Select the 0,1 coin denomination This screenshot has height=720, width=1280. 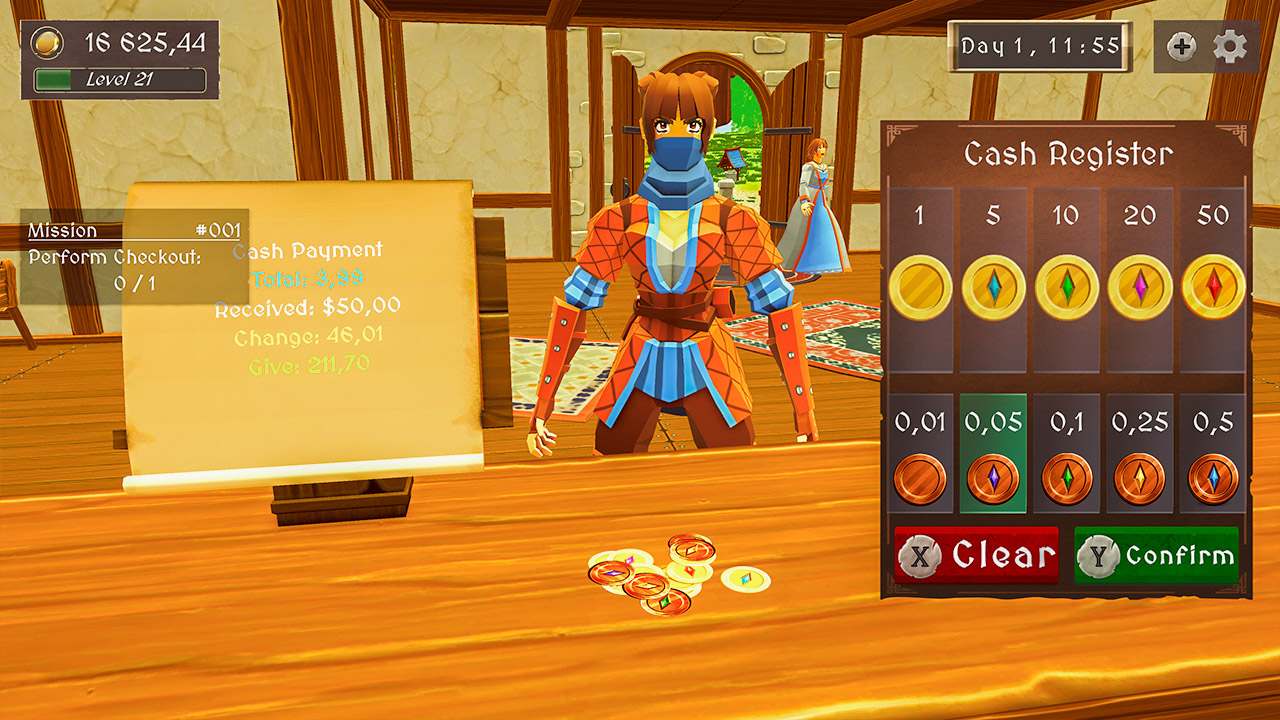coord(1067,478)
